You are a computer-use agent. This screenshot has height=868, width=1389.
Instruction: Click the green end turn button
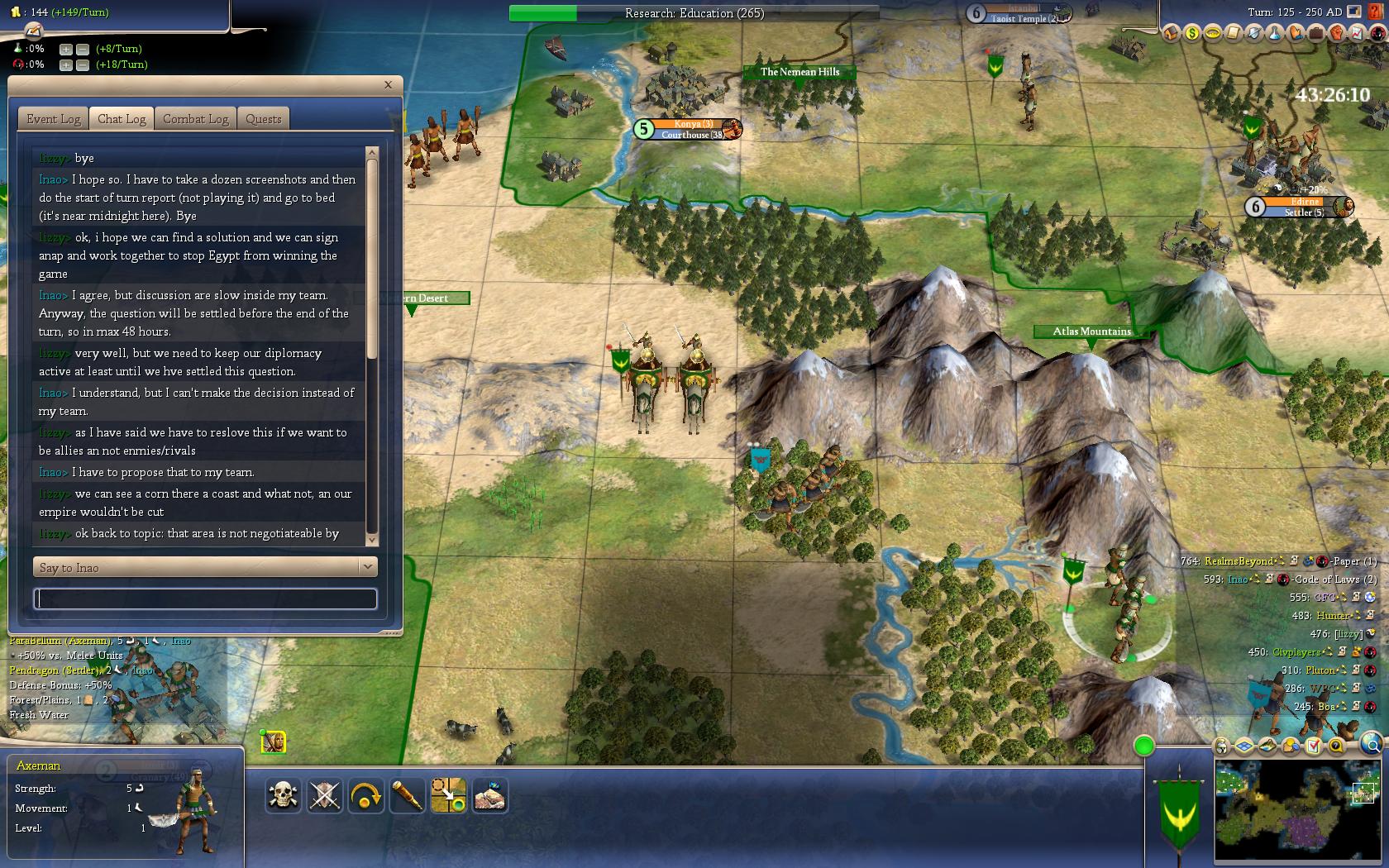[1144, 746]
